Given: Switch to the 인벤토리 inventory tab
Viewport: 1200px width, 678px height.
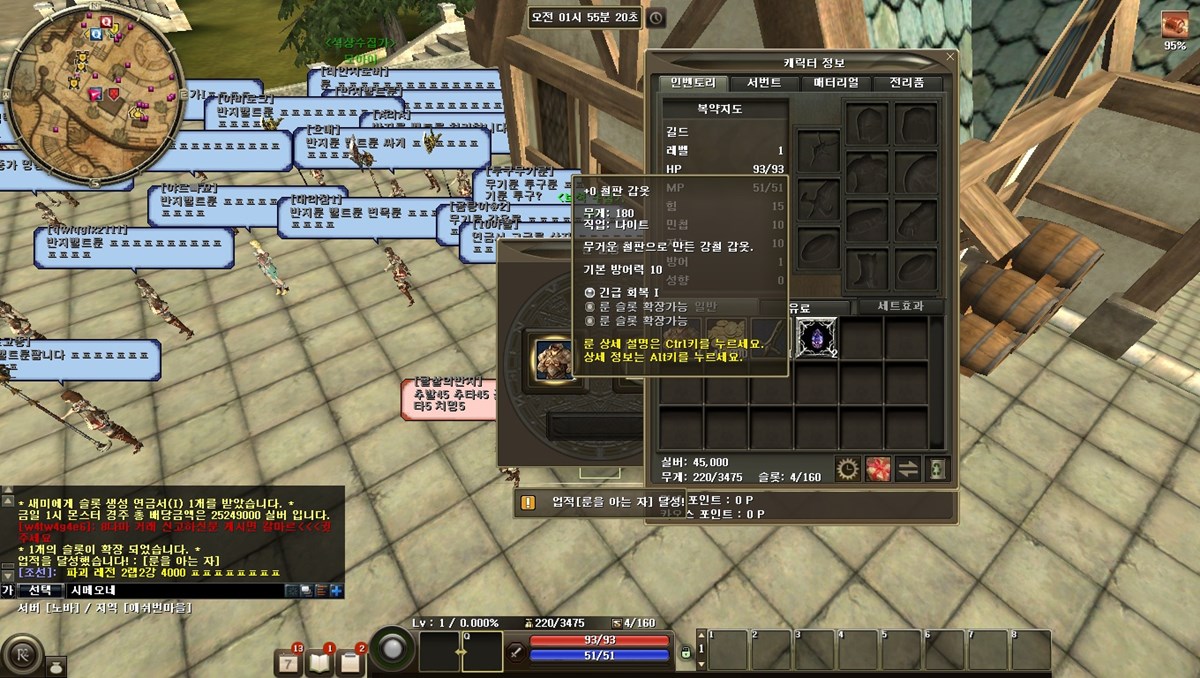Looking at the screenshot, I should click(x=693, y=83).
